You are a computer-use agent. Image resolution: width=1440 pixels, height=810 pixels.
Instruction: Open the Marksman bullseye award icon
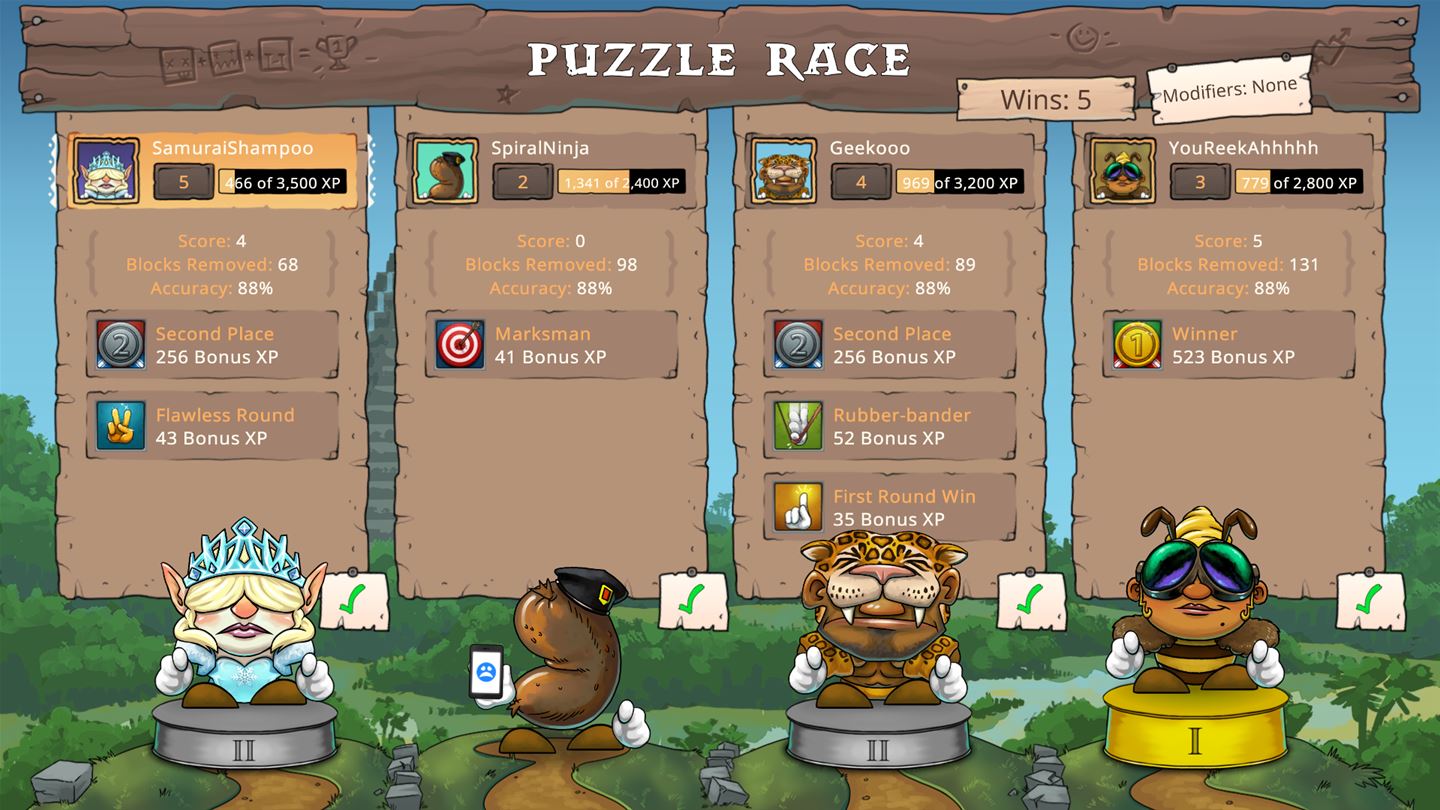pos(460,345)
